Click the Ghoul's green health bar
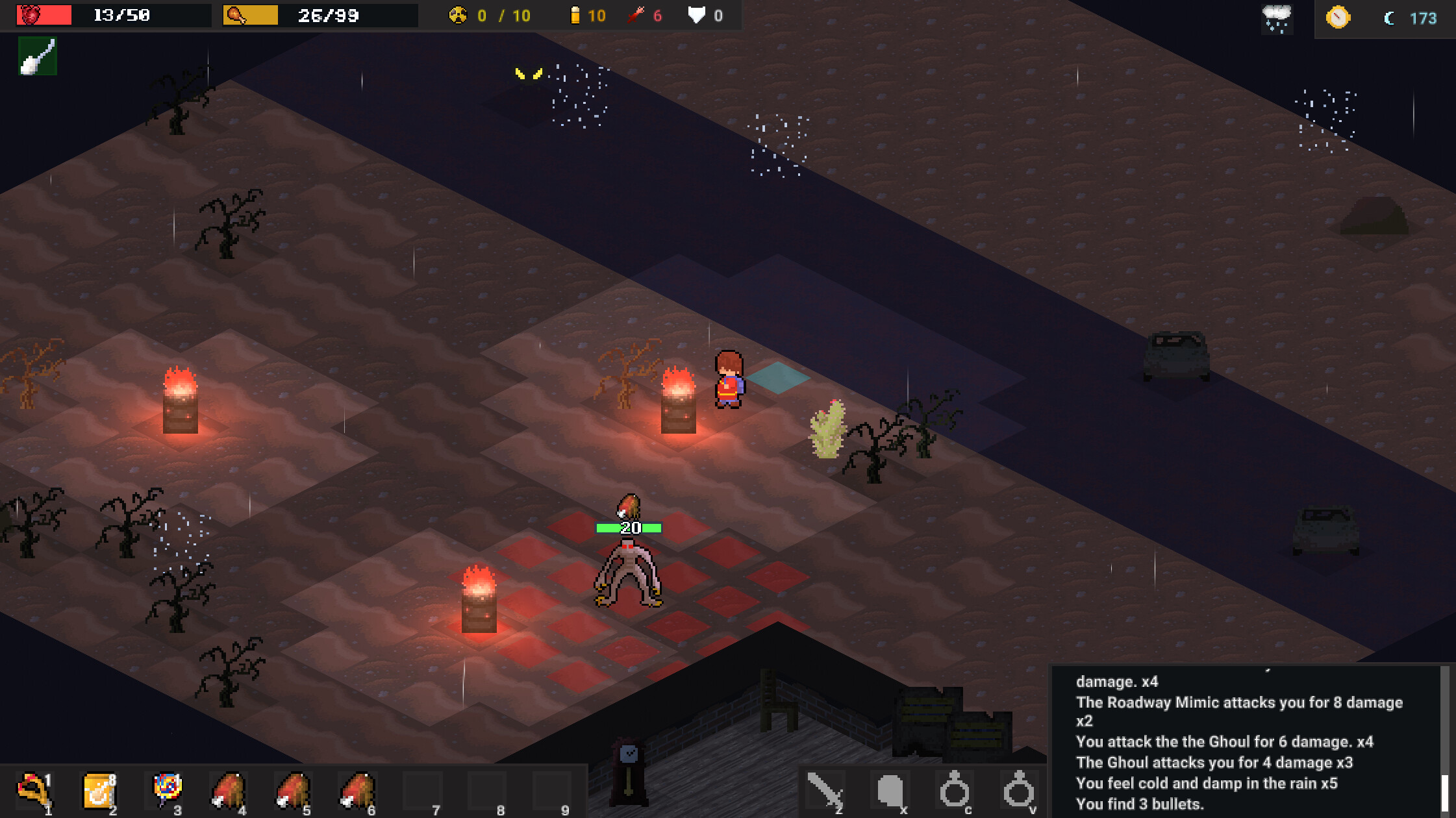The height and width of the screenshot is (818, 1456). (628, 527)
